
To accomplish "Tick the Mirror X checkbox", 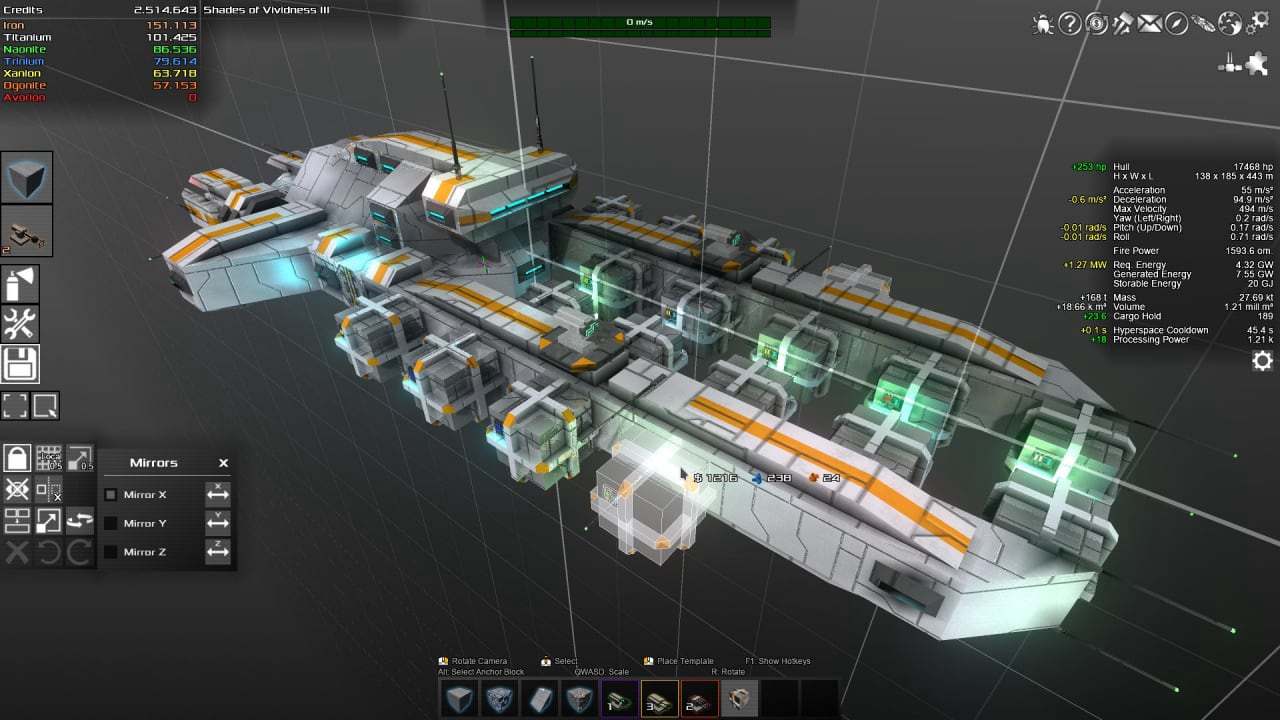I will (111, 494).
